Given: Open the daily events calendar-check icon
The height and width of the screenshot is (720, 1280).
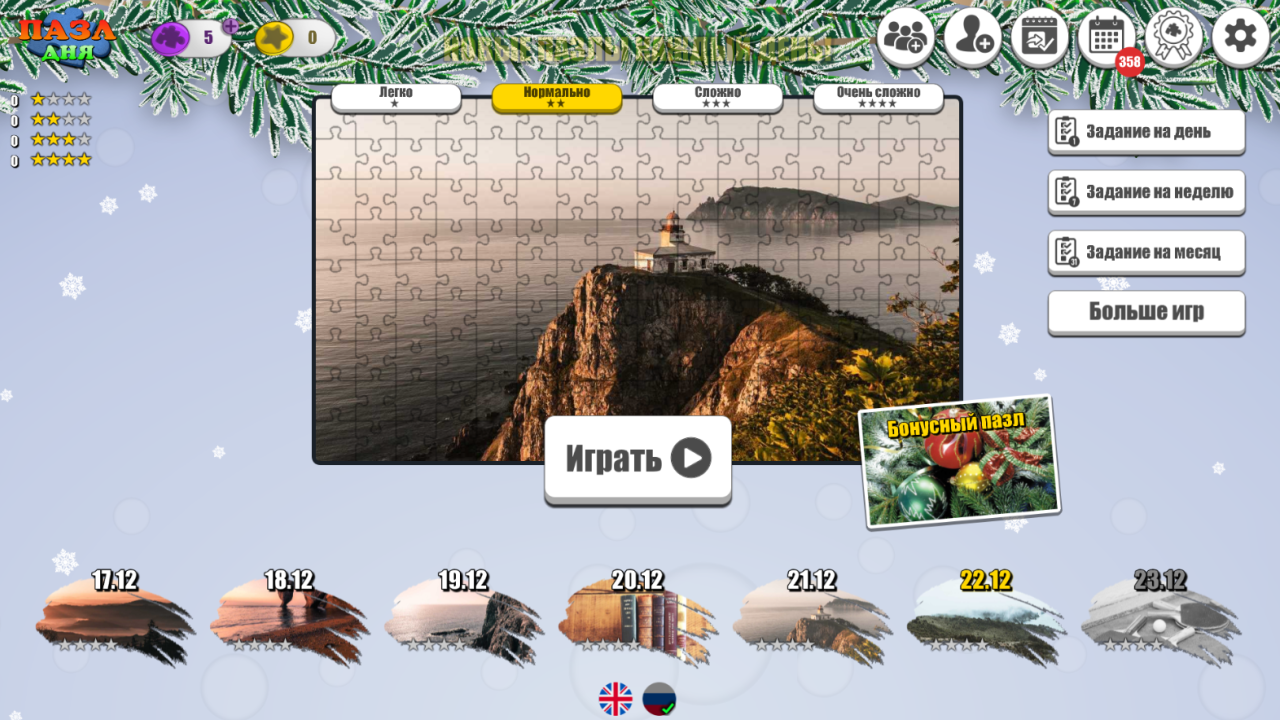Looking at the screenshot, I should pos(1039,36).
